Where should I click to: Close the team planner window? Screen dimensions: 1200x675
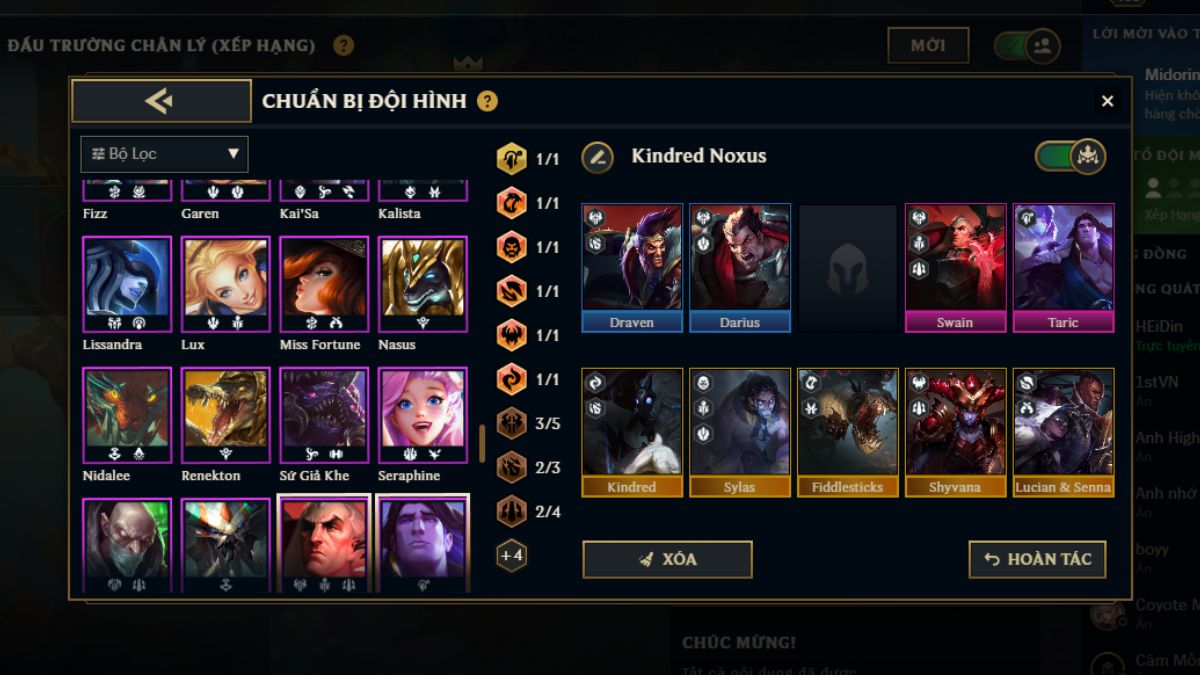(x=1107, y=101)
